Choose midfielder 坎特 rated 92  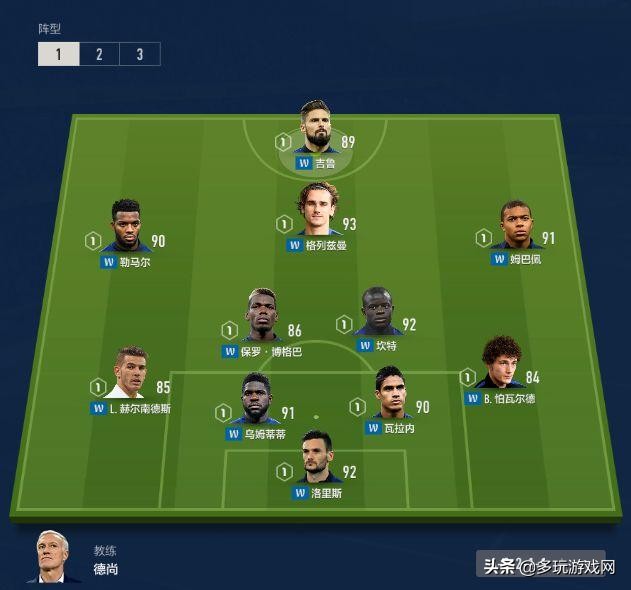[378, 312]
